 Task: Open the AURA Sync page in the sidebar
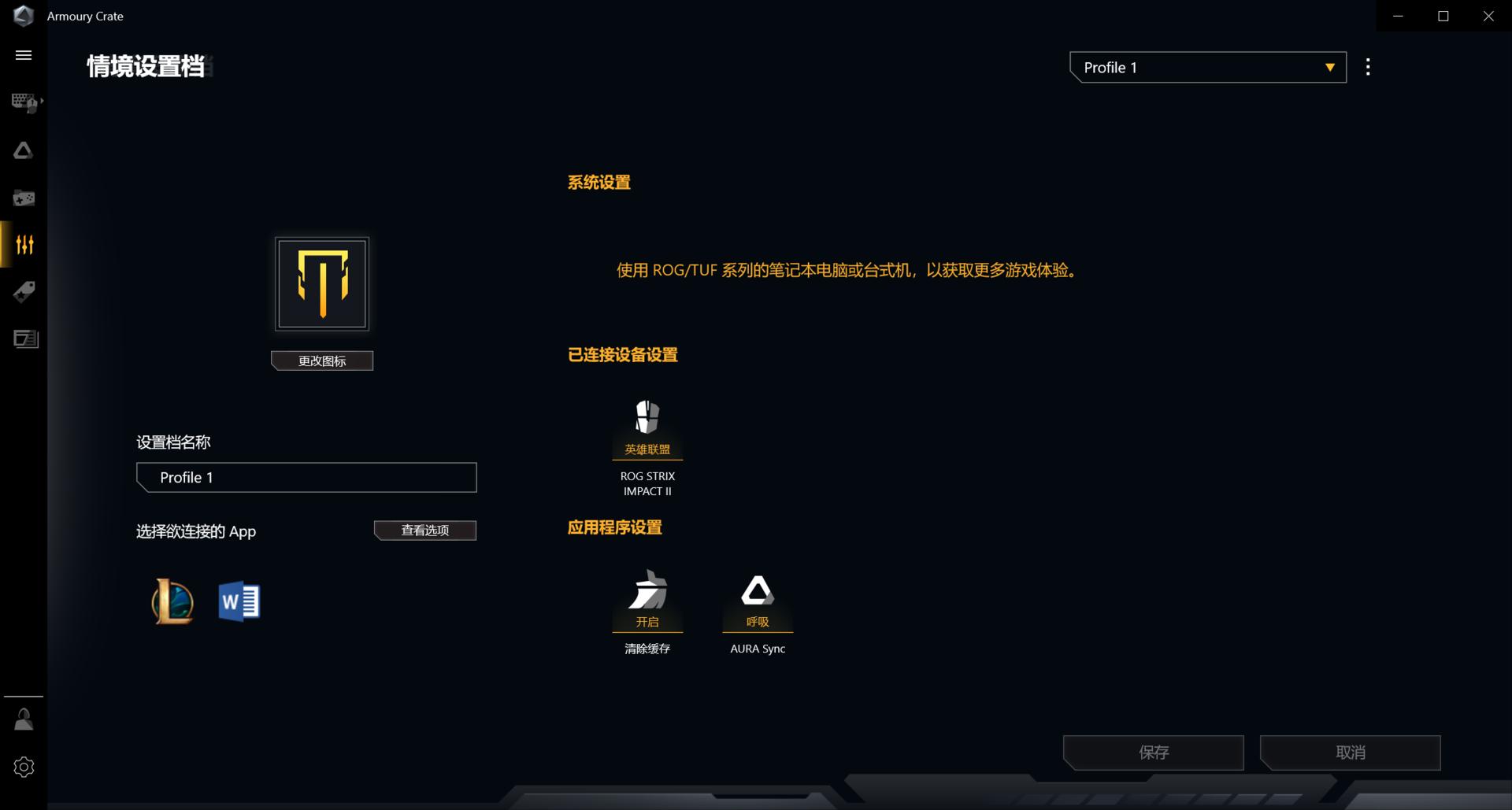point(24,150)
